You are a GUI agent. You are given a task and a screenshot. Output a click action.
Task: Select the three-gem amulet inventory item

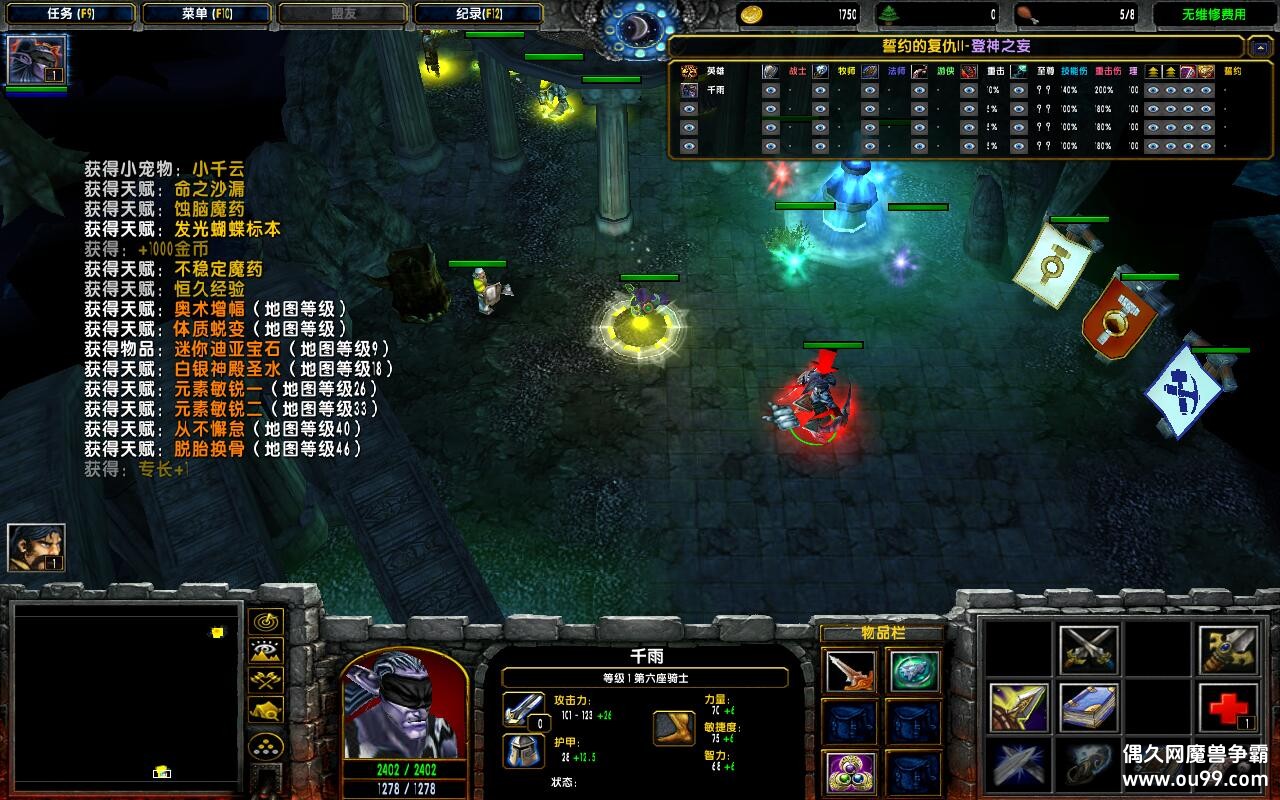click(x=851, y=772)
